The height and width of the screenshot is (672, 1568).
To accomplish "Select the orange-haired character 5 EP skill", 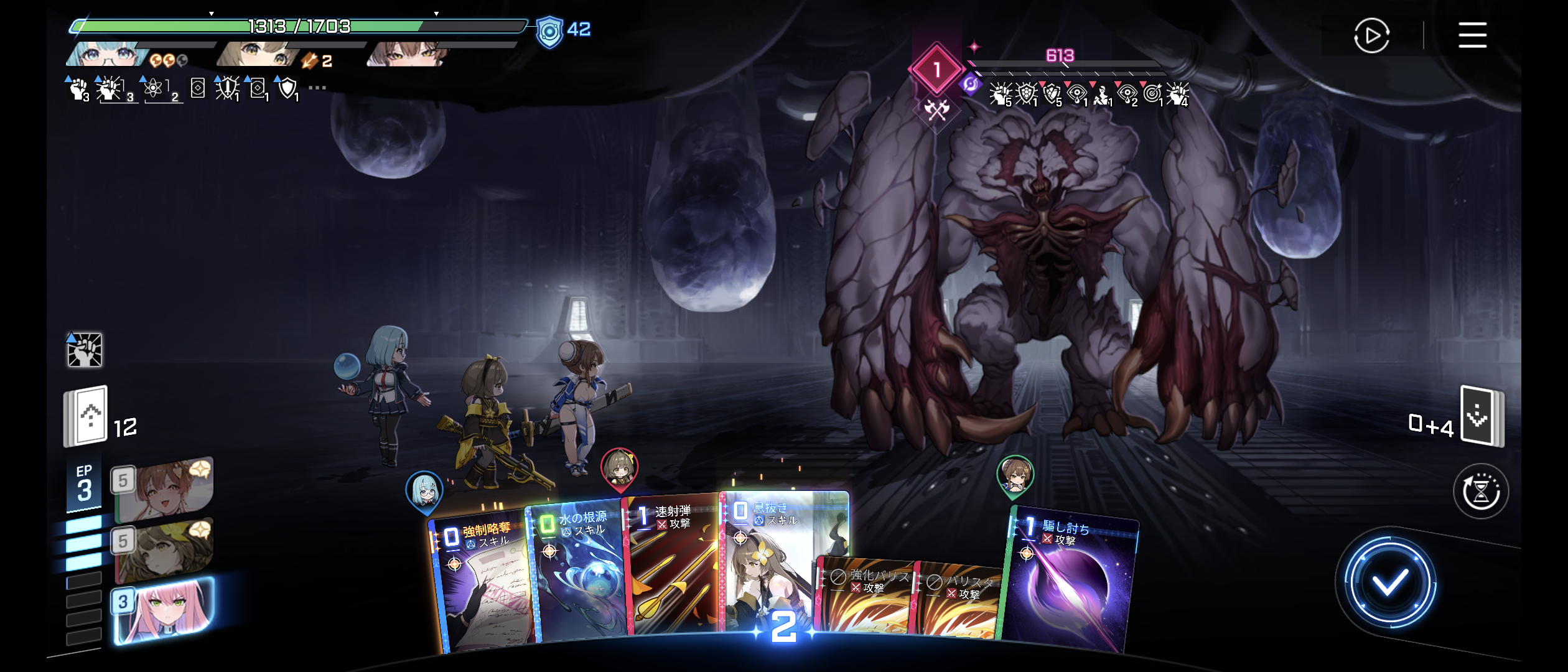I will pyautogui.click(x=163, y=490).
